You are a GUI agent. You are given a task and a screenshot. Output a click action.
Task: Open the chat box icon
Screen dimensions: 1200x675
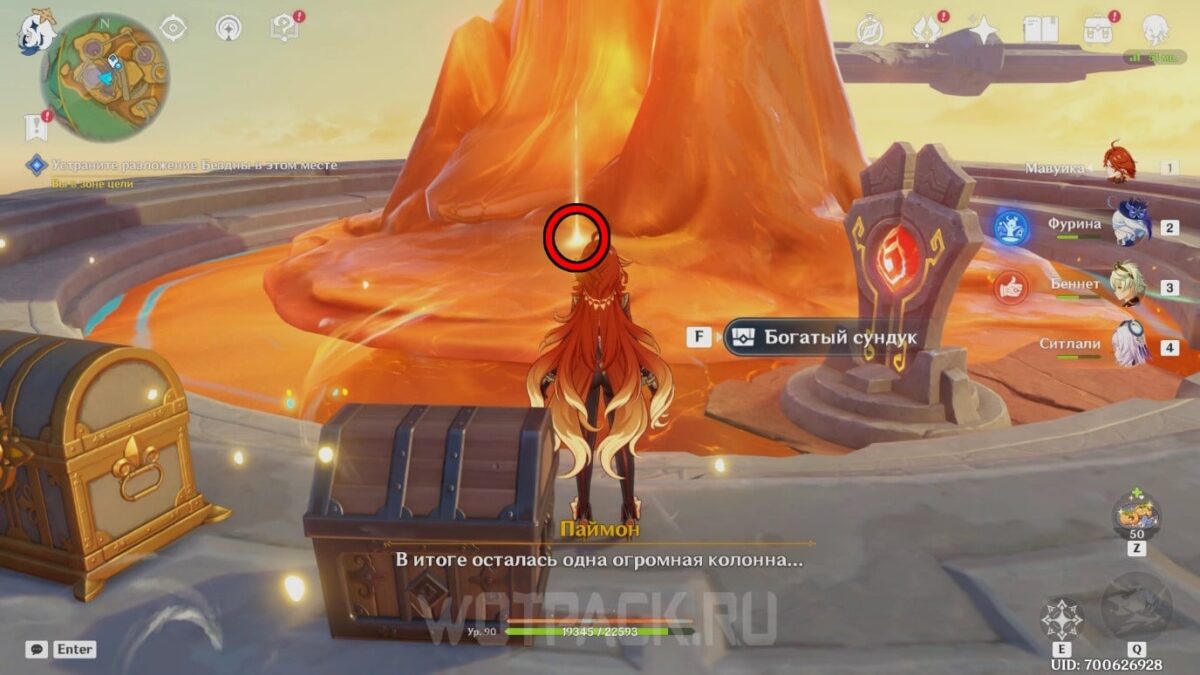pos(37,649)
